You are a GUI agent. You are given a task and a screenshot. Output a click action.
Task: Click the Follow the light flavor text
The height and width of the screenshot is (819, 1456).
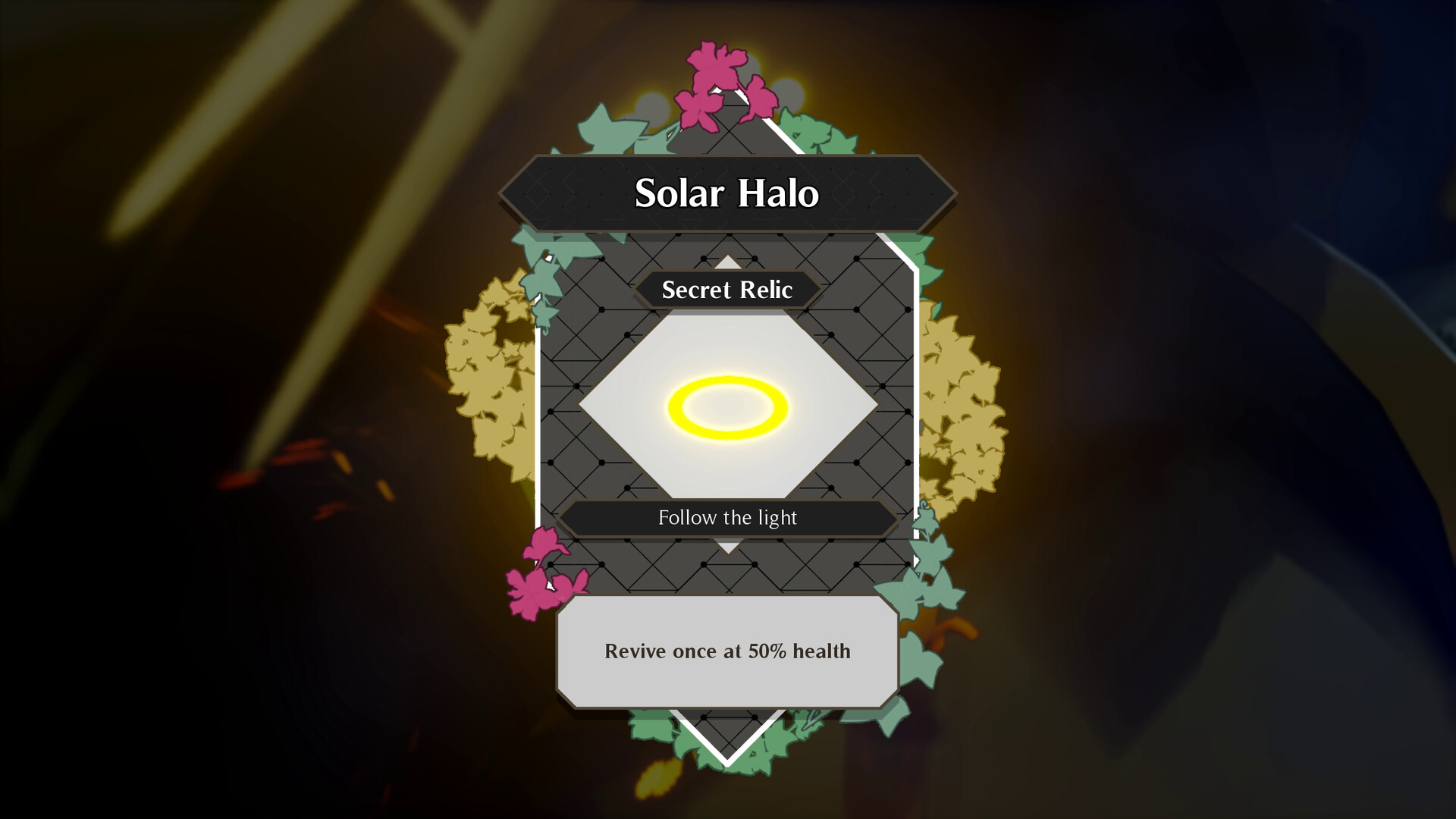tap(726, 517)
